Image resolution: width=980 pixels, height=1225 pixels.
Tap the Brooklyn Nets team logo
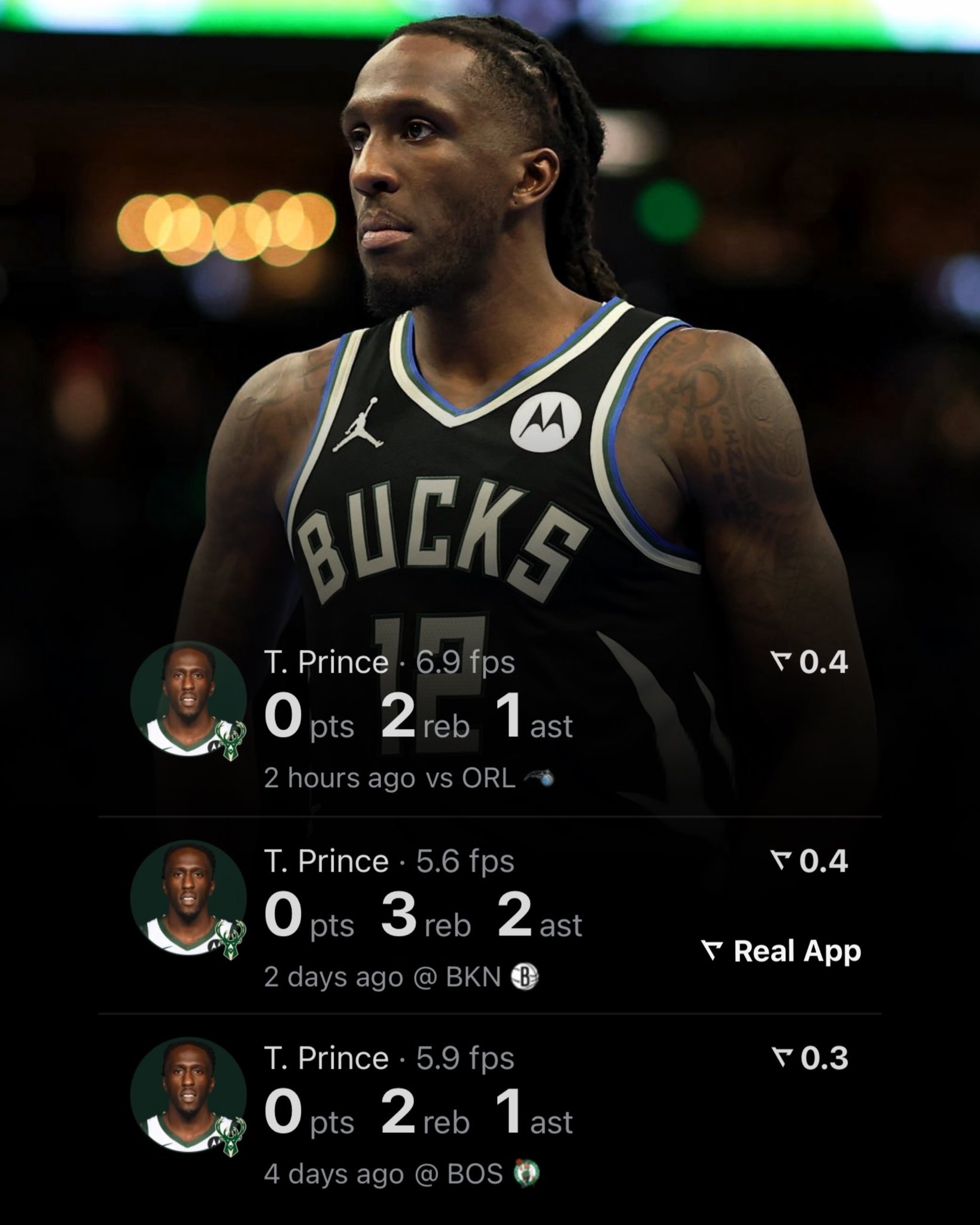click(x=525, y=977)
